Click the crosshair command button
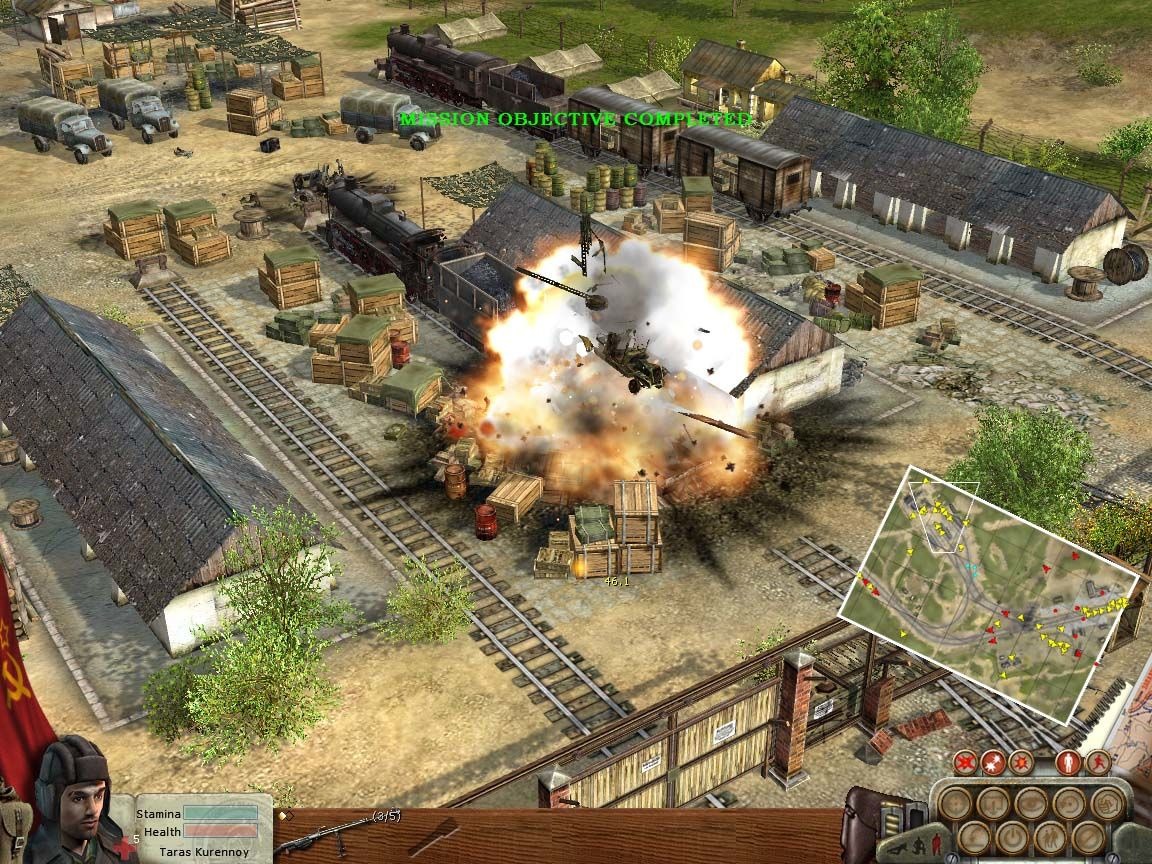This screenshot has width=1152, height=864. coord(955,802)
